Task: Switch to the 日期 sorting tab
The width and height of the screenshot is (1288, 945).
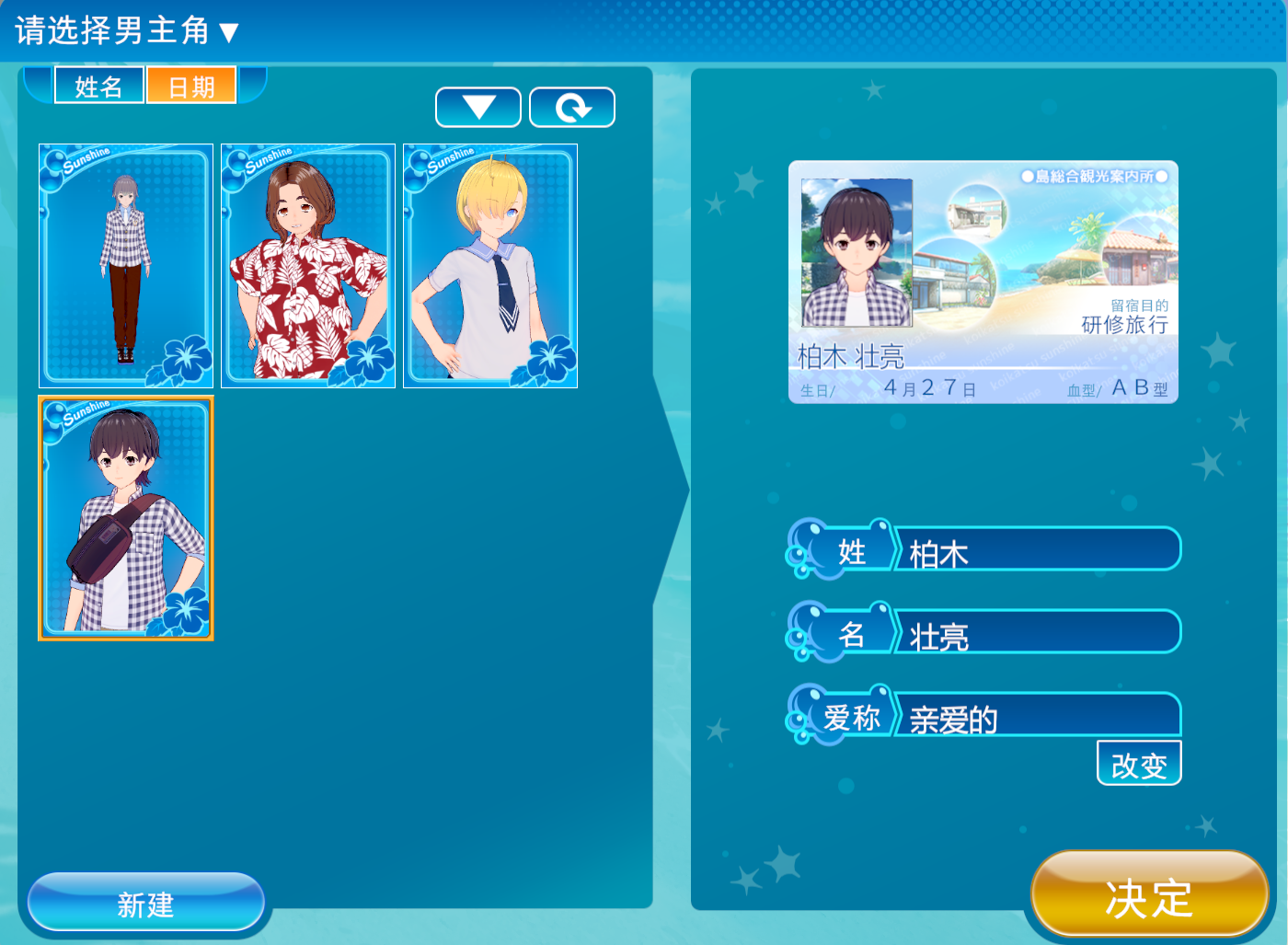Action: click(190, 86)
